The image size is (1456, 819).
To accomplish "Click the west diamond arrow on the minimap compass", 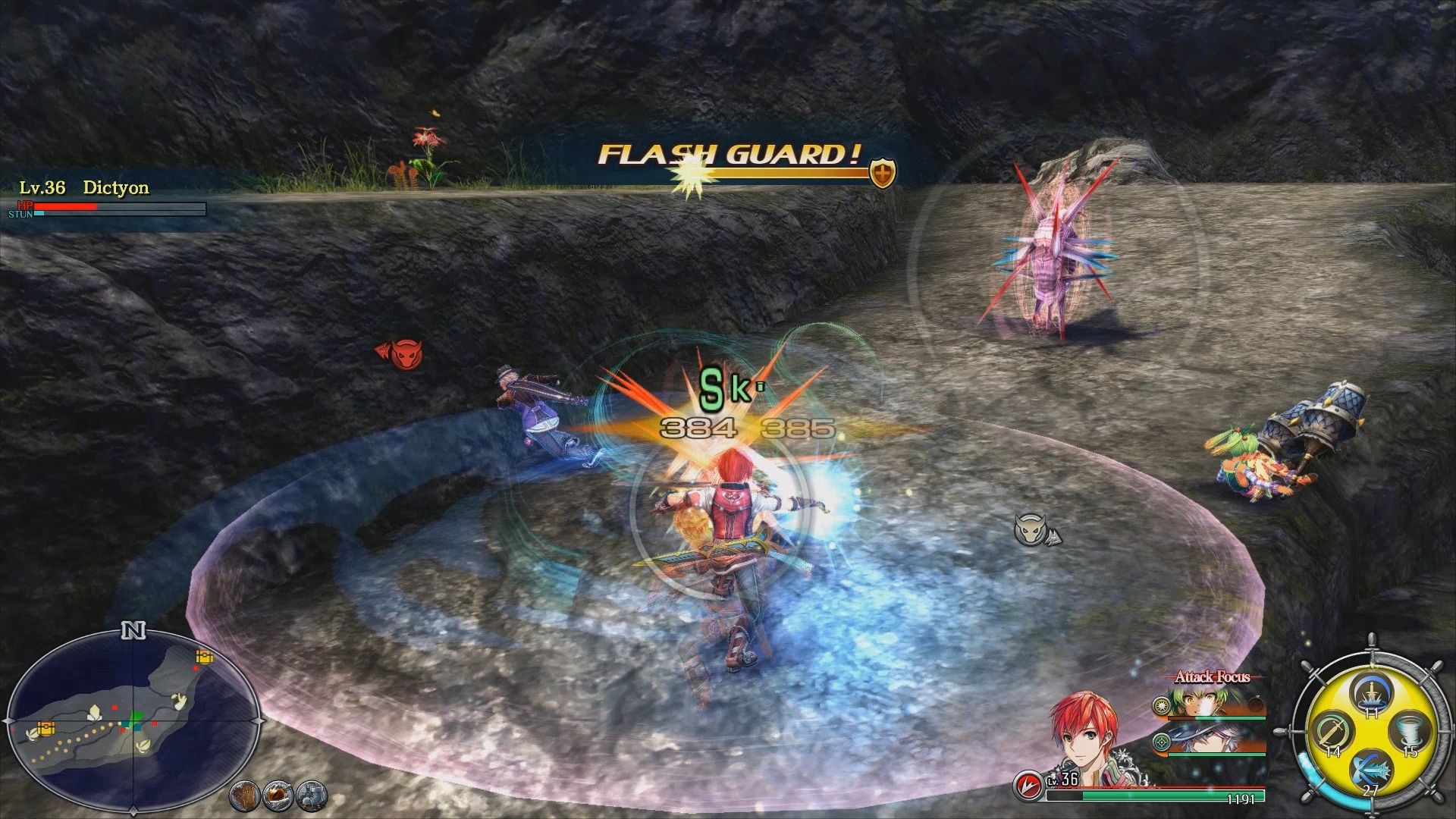I will pyautogui.click(x=9, y=720).
